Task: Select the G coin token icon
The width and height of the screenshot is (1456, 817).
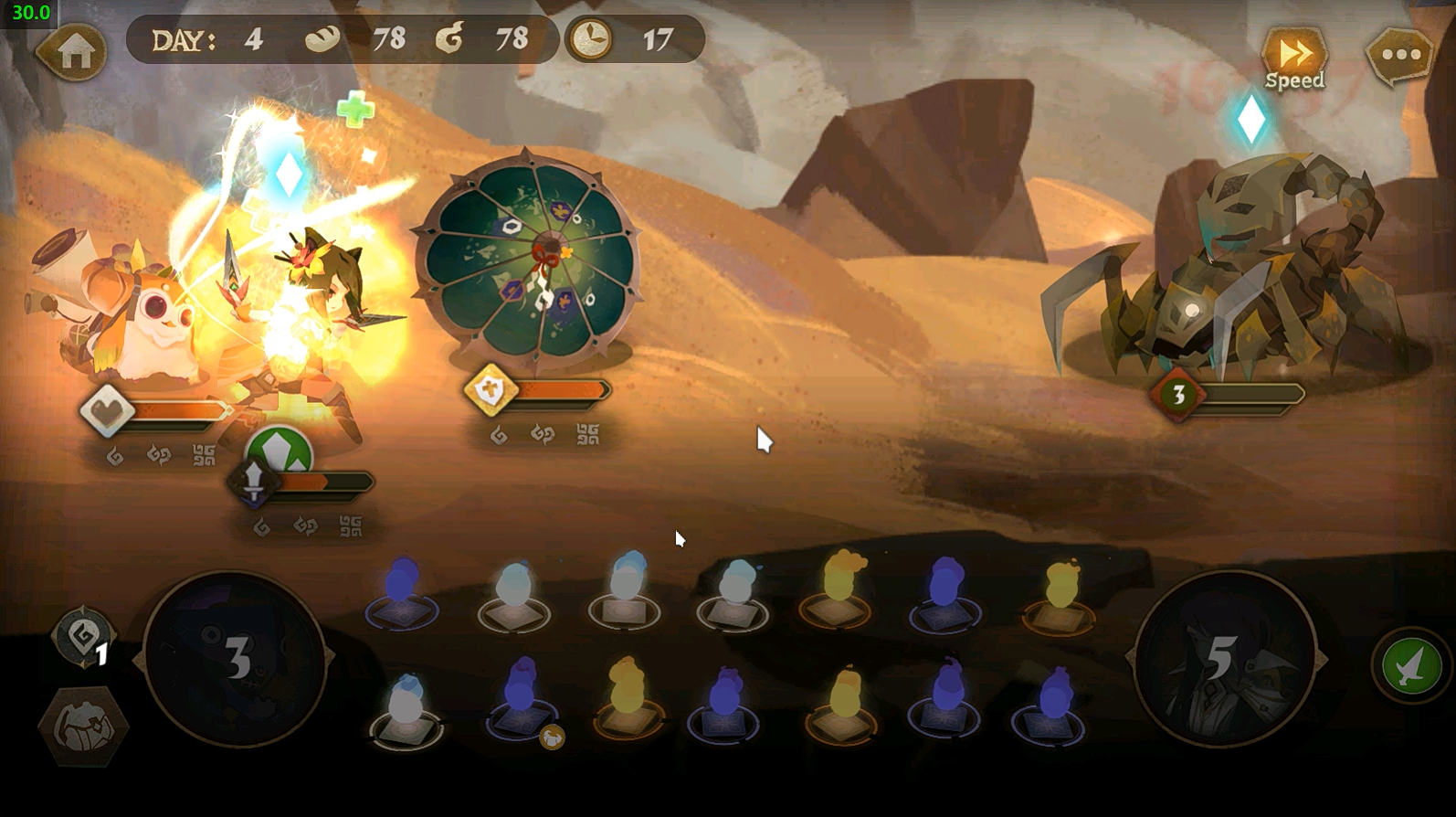Action: tap(83, 634)
